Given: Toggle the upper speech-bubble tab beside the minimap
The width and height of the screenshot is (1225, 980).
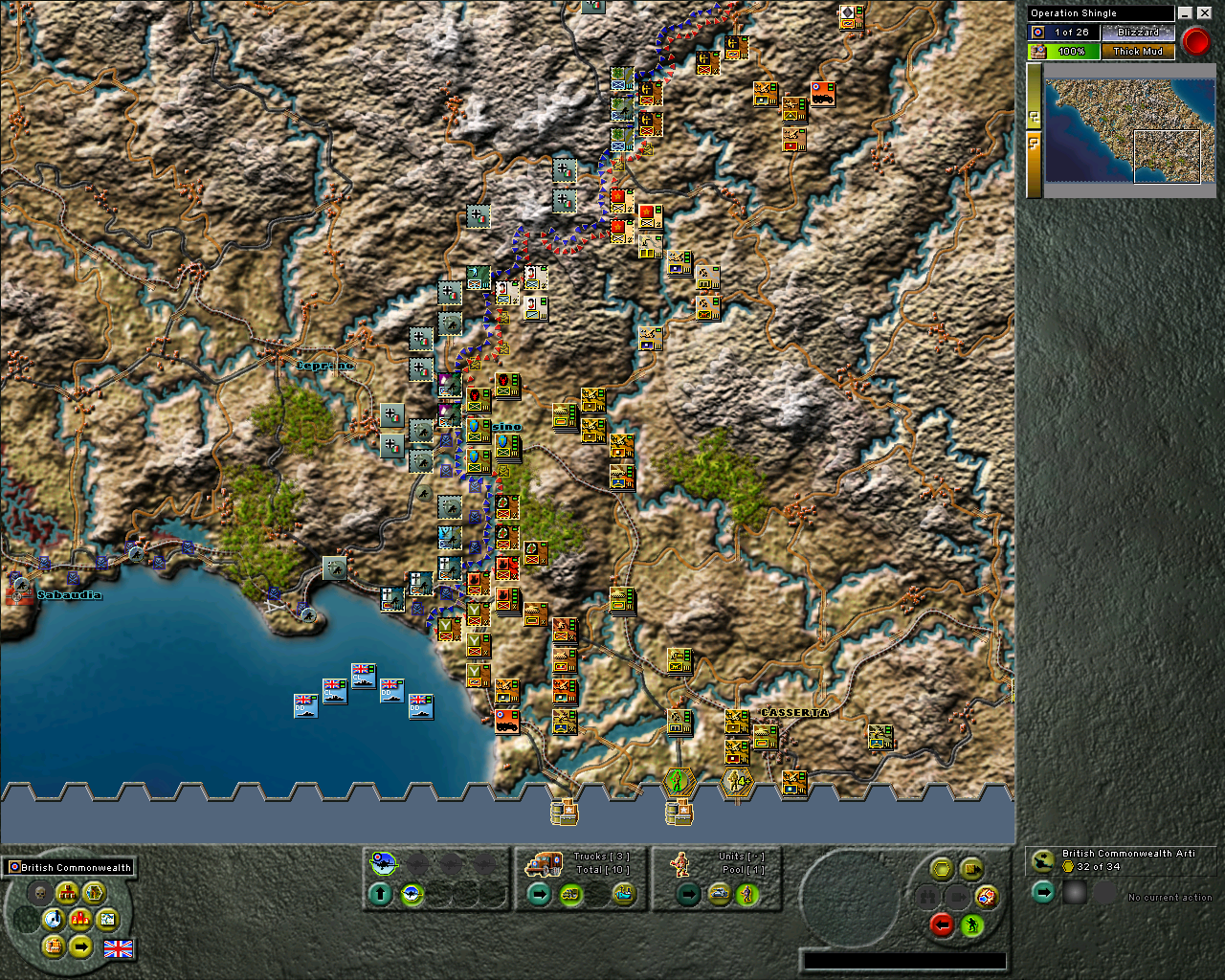Looking at the screenshot, I should 1035,117.
